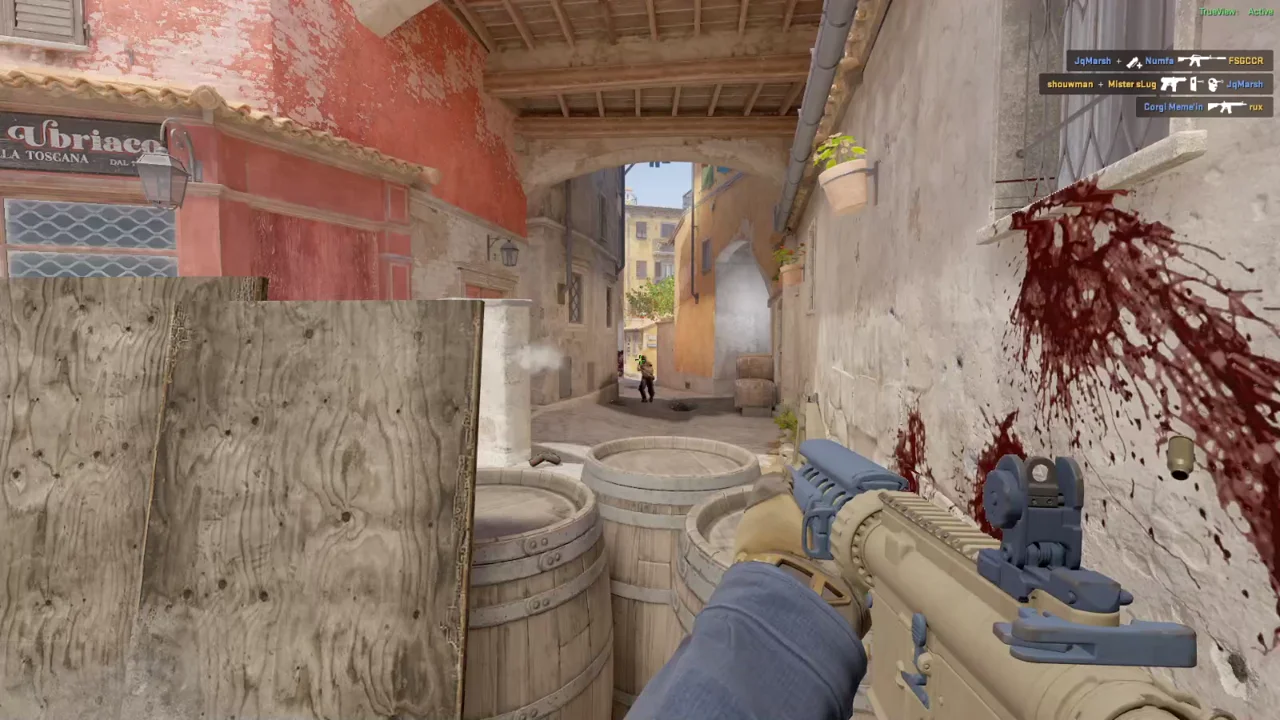Viewport: 1280px width, 720px height.
Task: Click the wallbang penetration icon in second killfeed entry
Action: pyautogui.click(x=1194, y=85)
